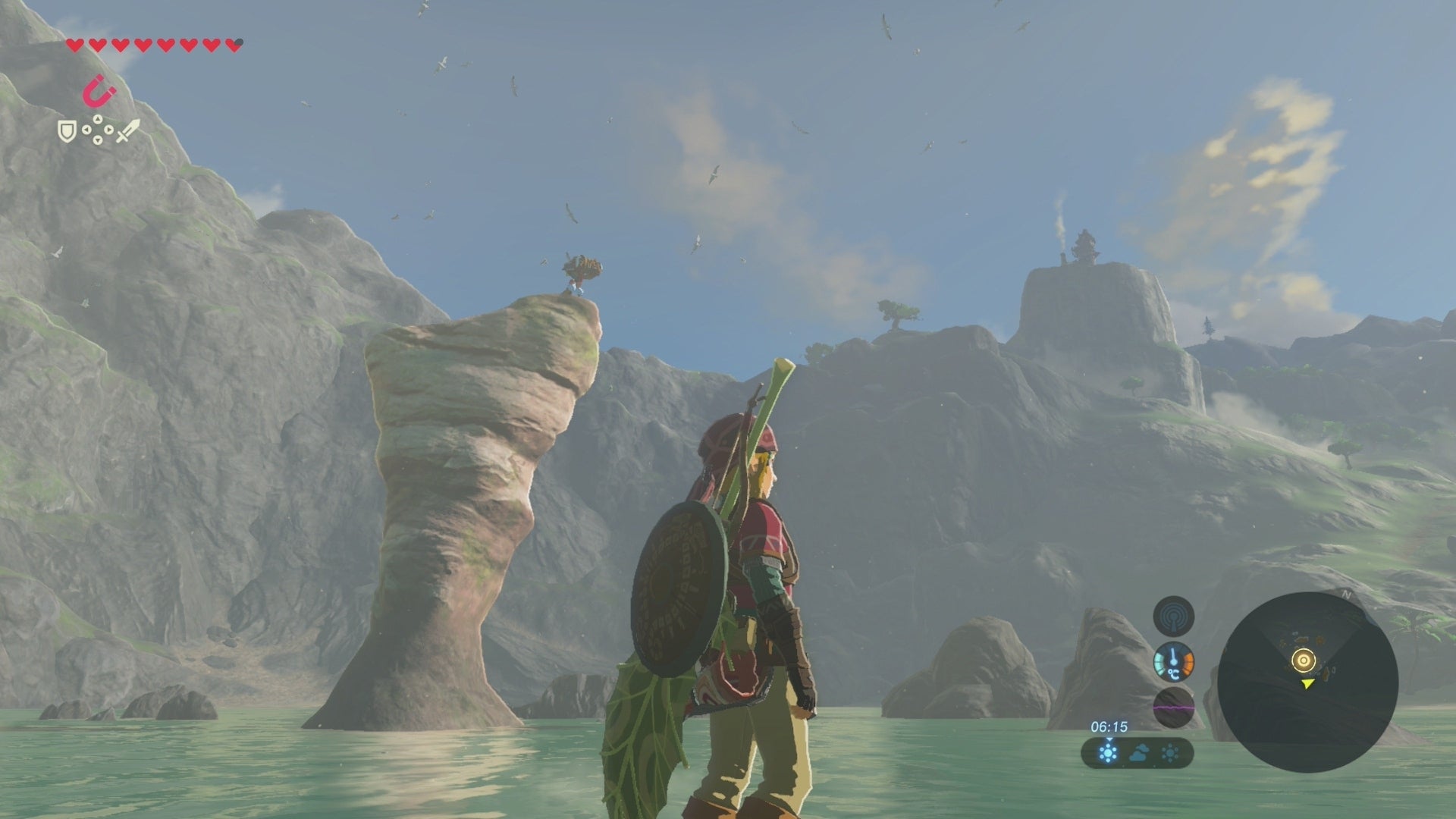
Task: Click the right arrow on the d-pad indicator
Action: coord(109,130)
